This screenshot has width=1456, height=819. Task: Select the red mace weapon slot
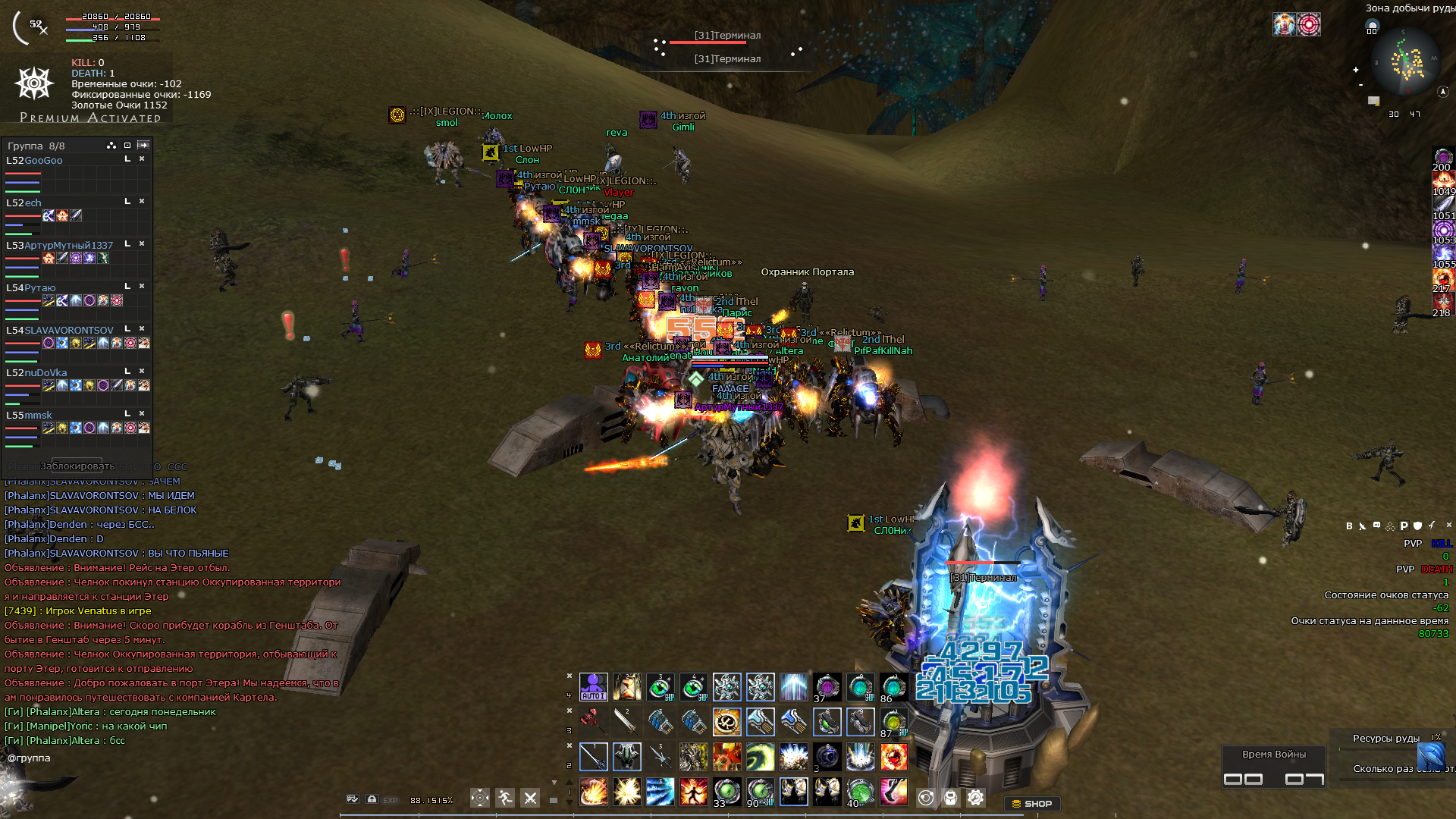[593, 722]
